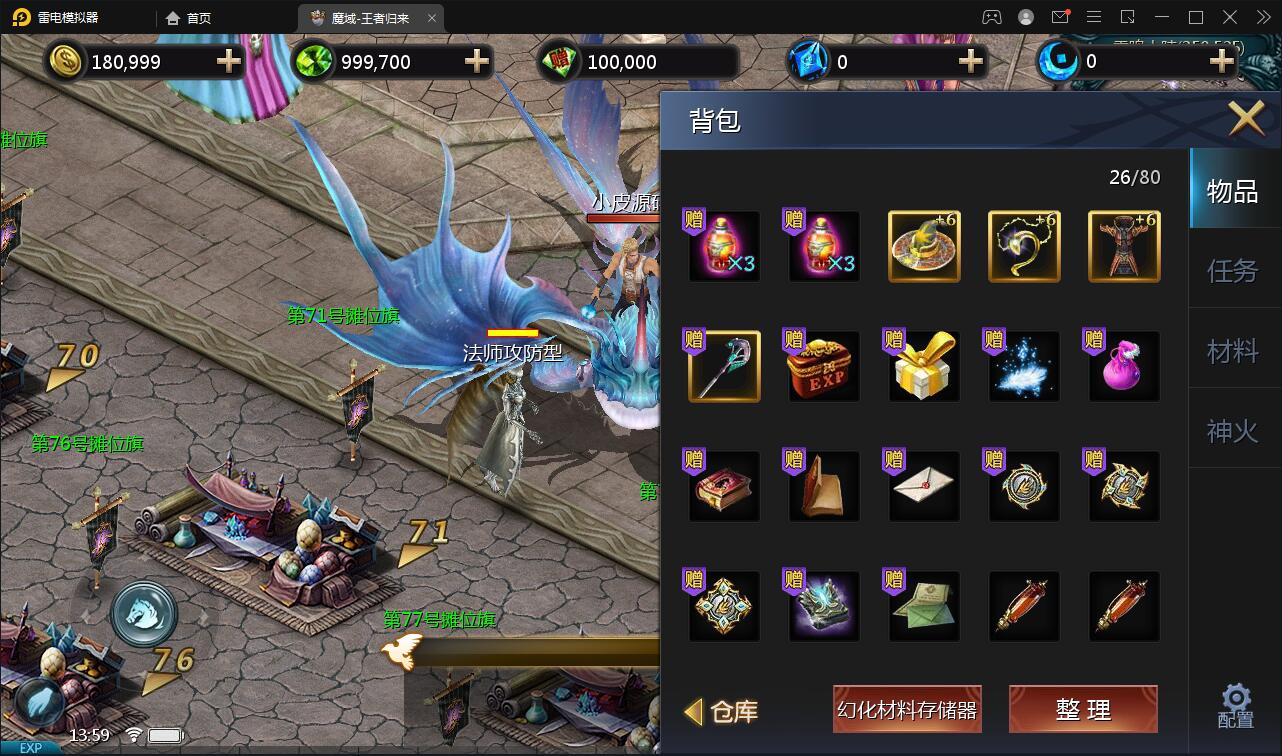Switch to the 材料 tab
This screenshot has height=756, width=1282.
click(1232, 351)
